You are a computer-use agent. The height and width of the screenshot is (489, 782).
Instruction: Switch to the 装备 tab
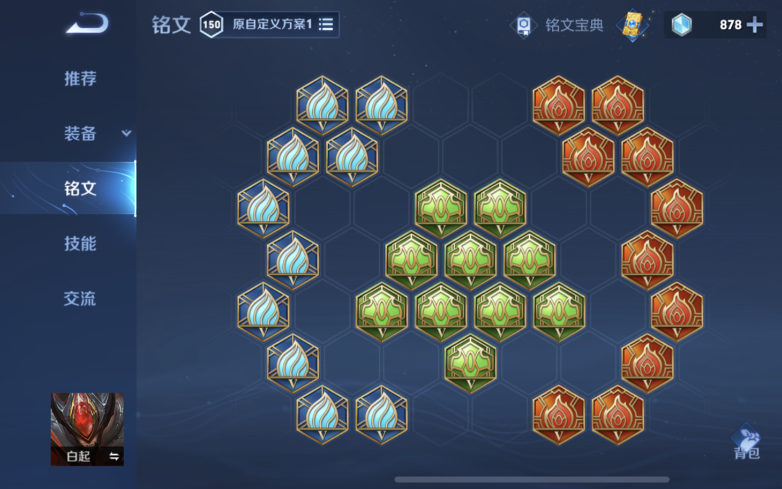[82, 134]
